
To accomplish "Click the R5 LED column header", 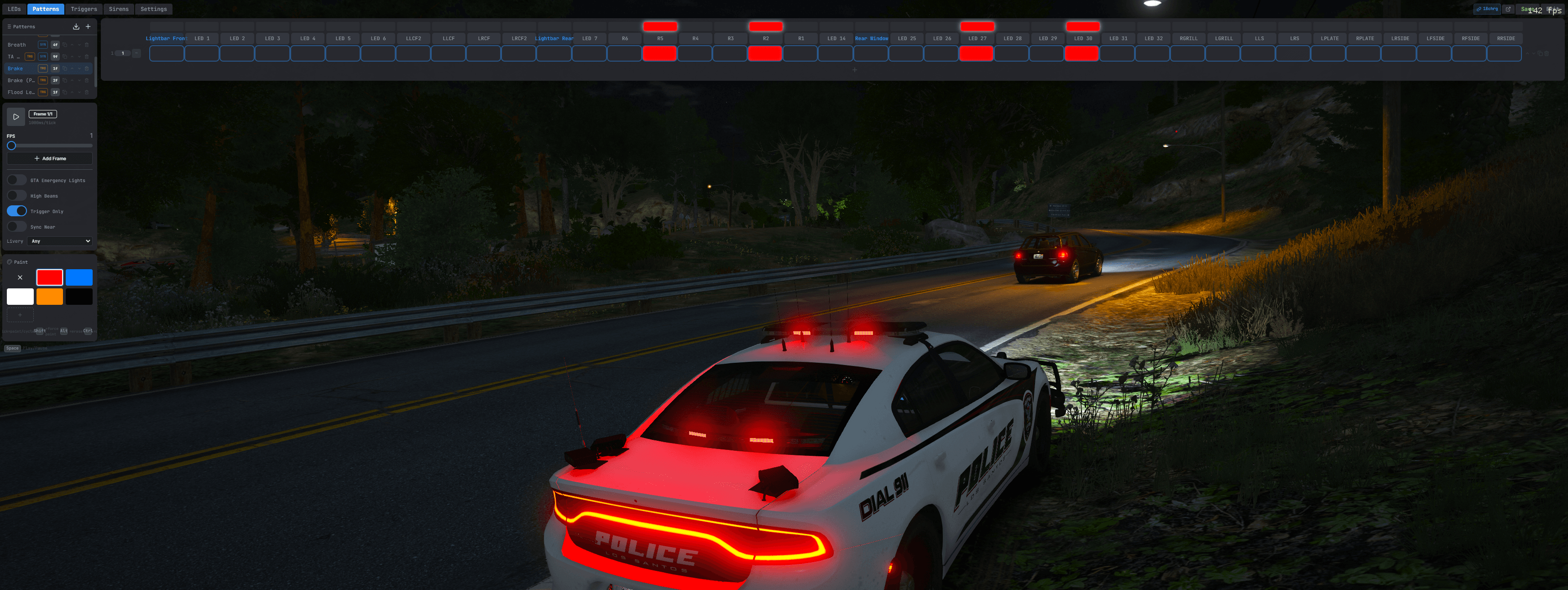I will pyautogui.click(x=660, y=38).
